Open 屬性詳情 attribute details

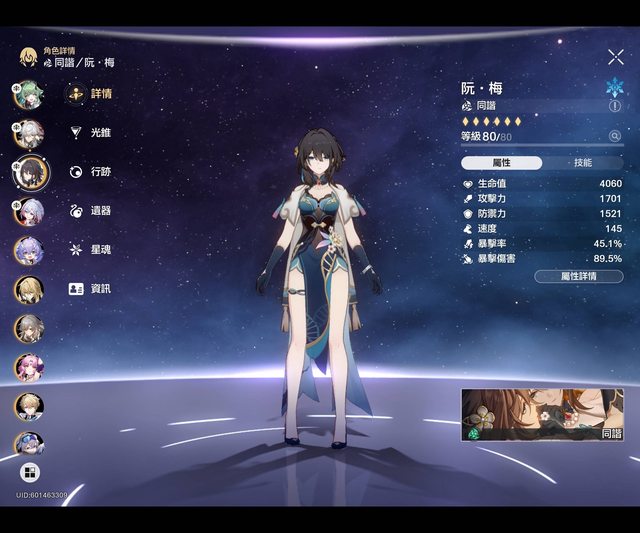pos(578,276)
